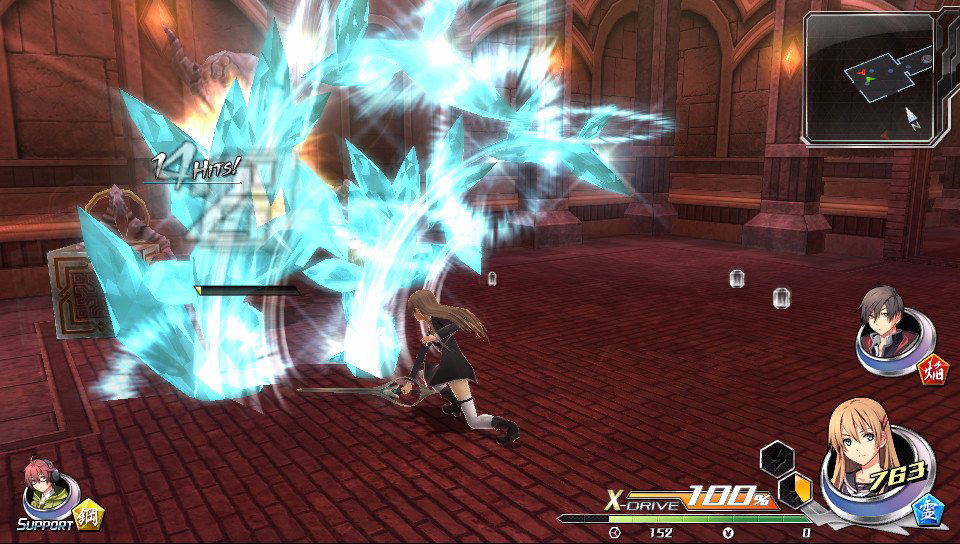Open the dungeon minimap
960x544 pixels.
tap(868, 78)
